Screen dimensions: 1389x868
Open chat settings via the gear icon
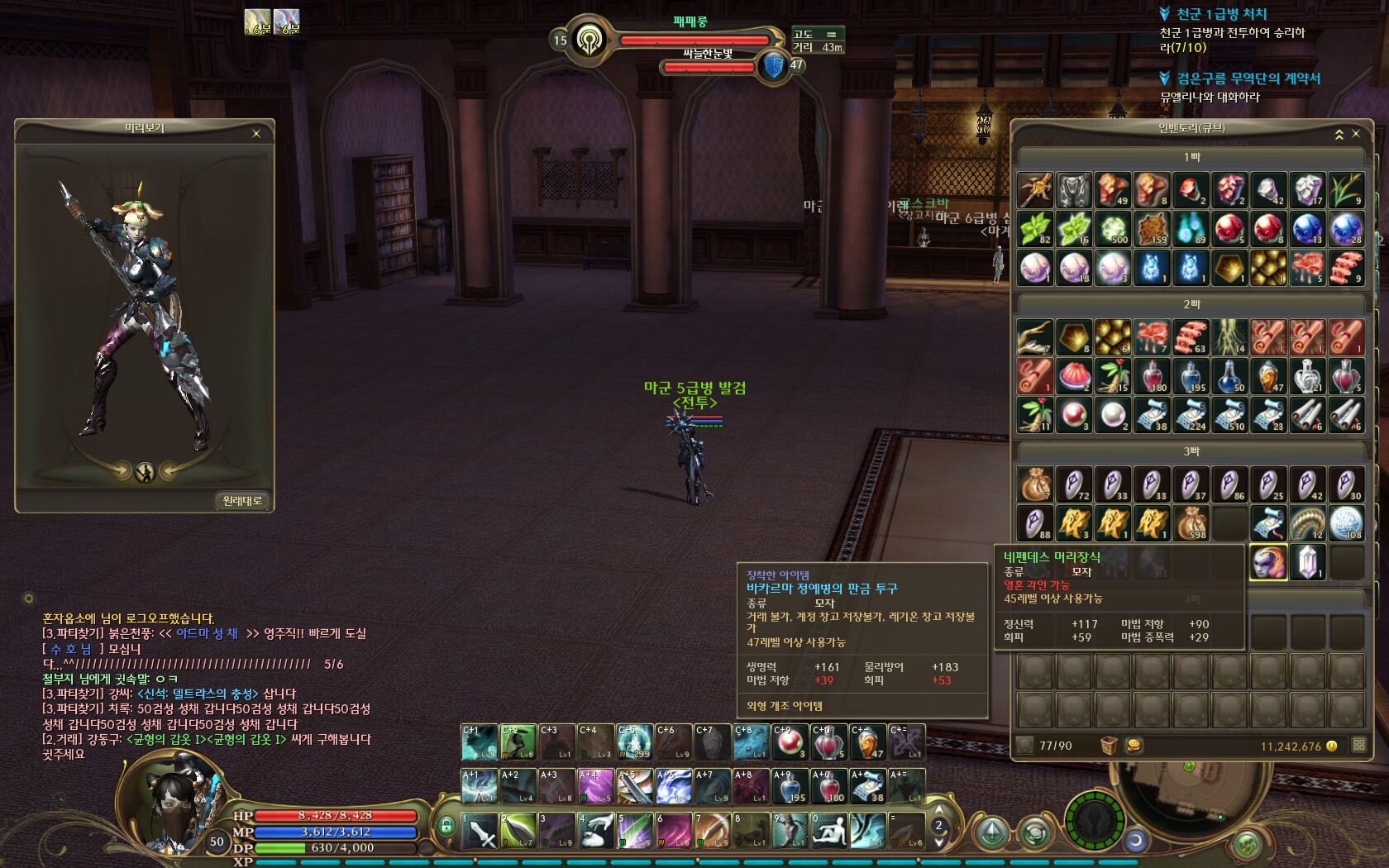(29, 598)
